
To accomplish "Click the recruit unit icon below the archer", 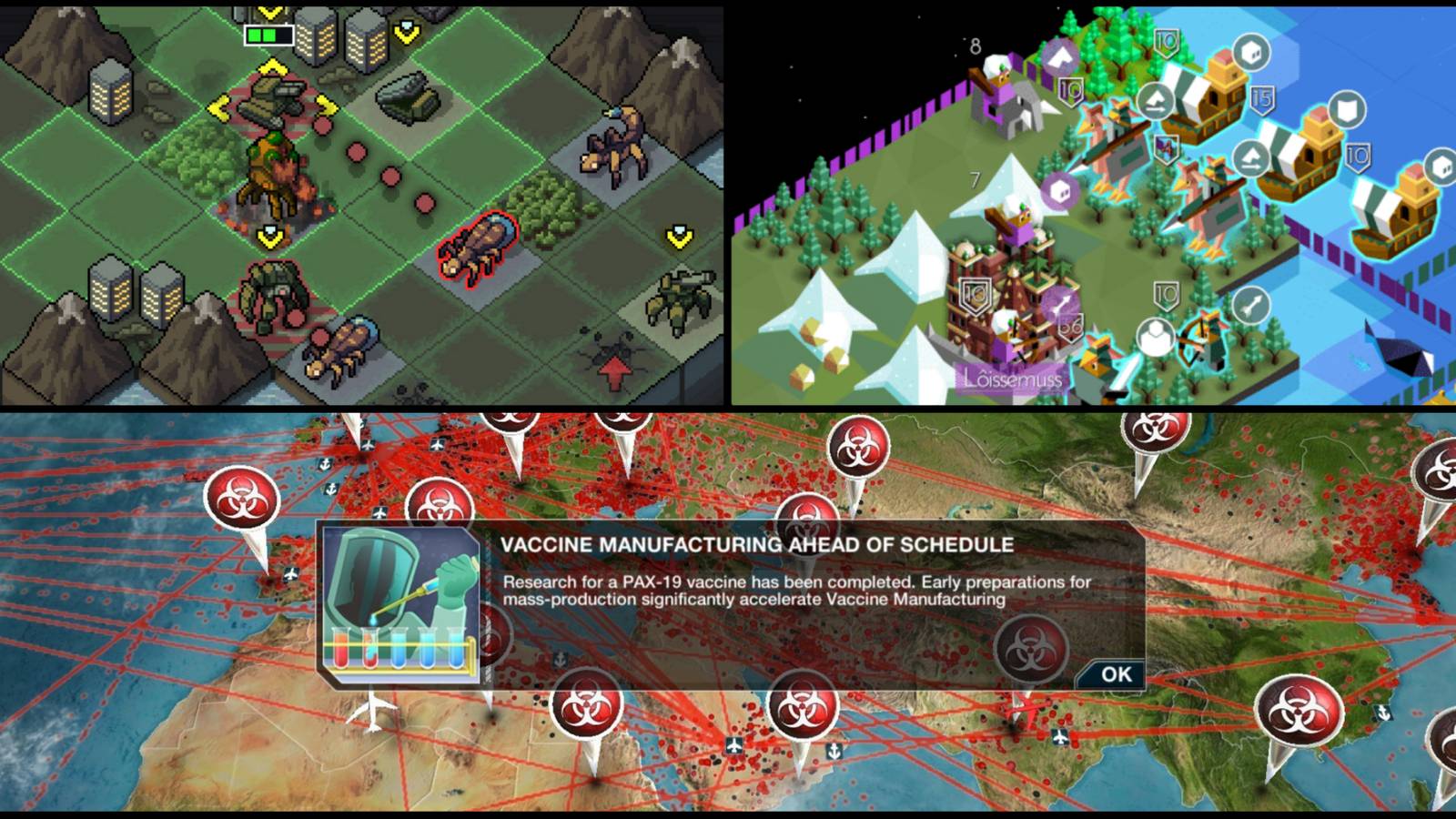I will 1156,334.
